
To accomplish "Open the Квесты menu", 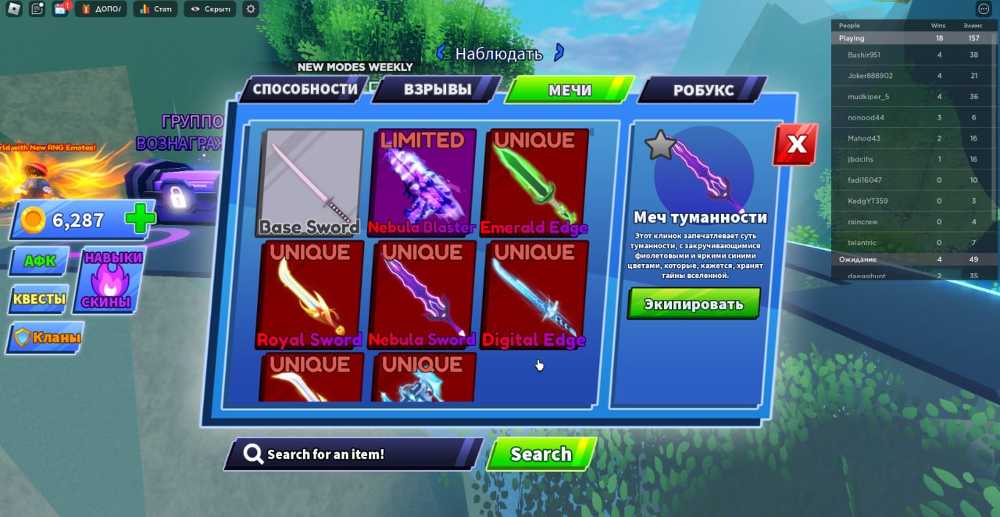I will pyautogui.click(x=40, y=299).
